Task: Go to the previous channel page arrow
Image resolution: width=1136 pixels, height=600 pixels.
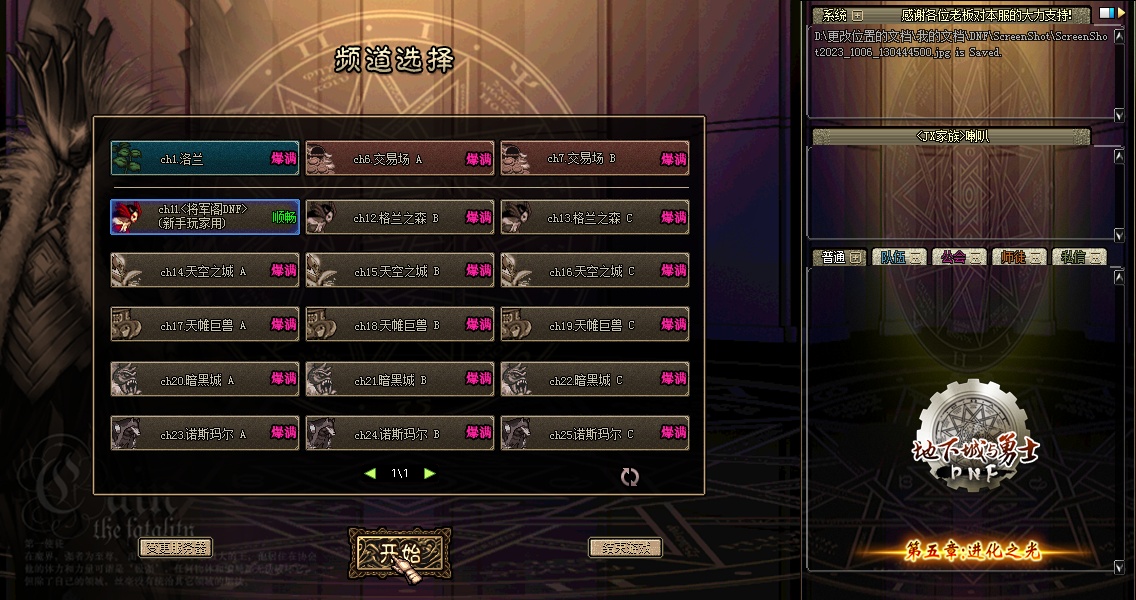Action: click(370, 474)
